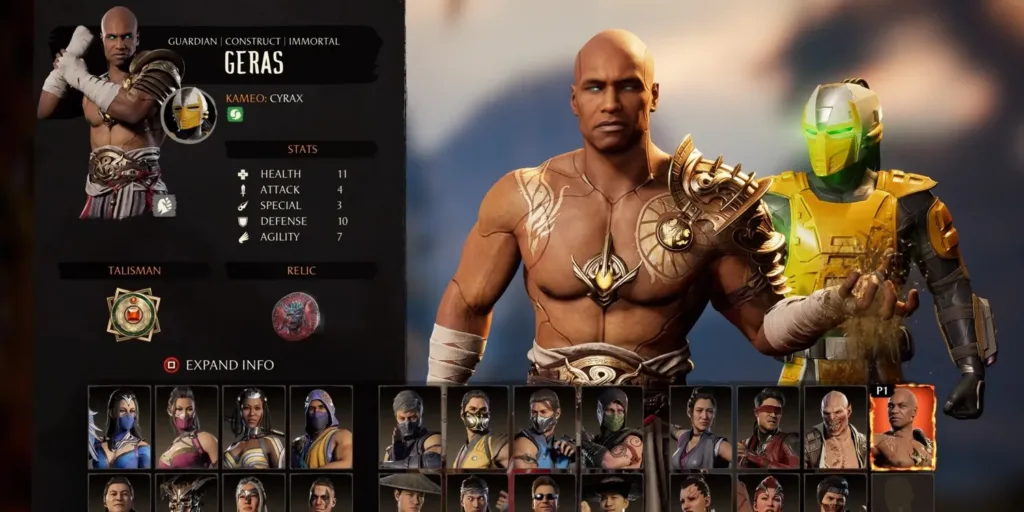Select Scorpion in the yellow outfit

[476, 427]
